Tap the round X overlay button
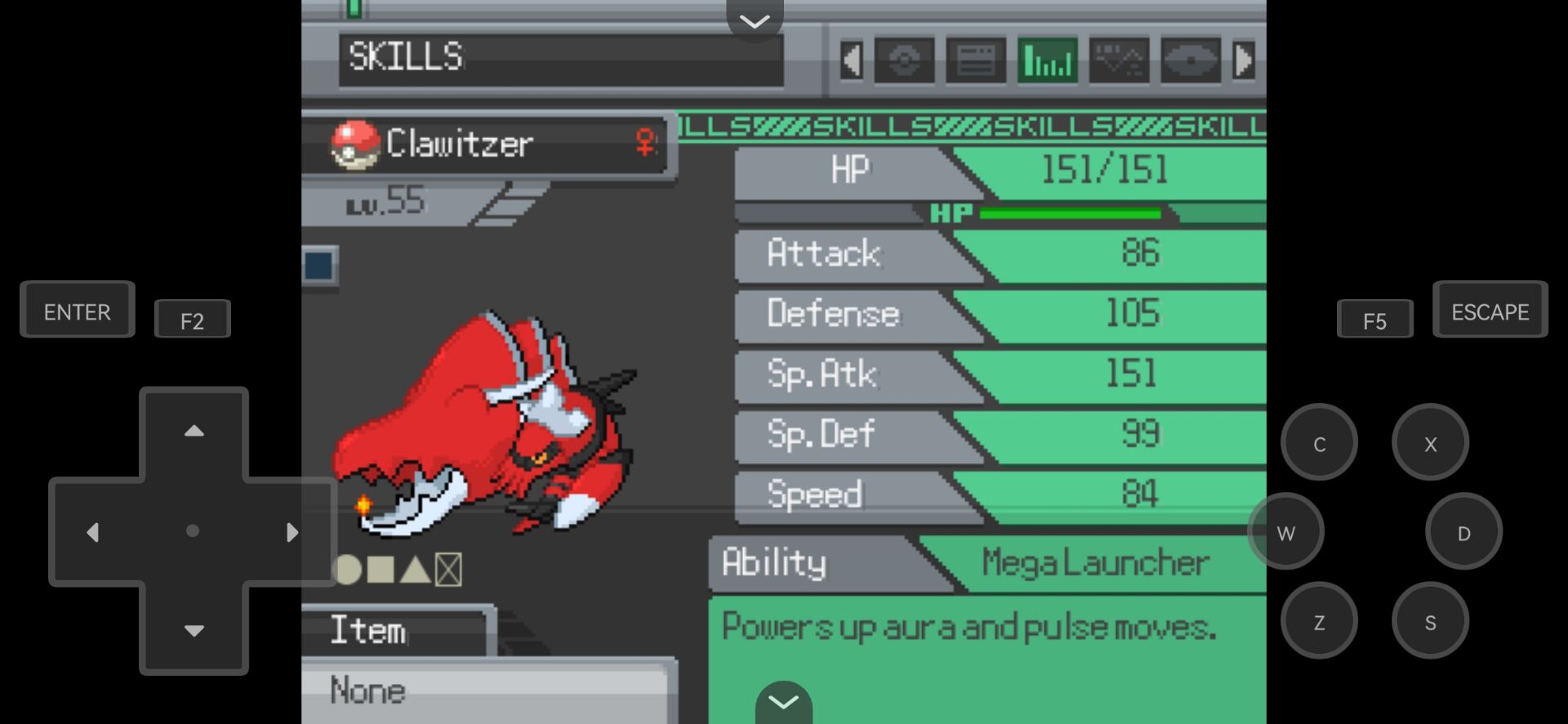 (1430, 444)
